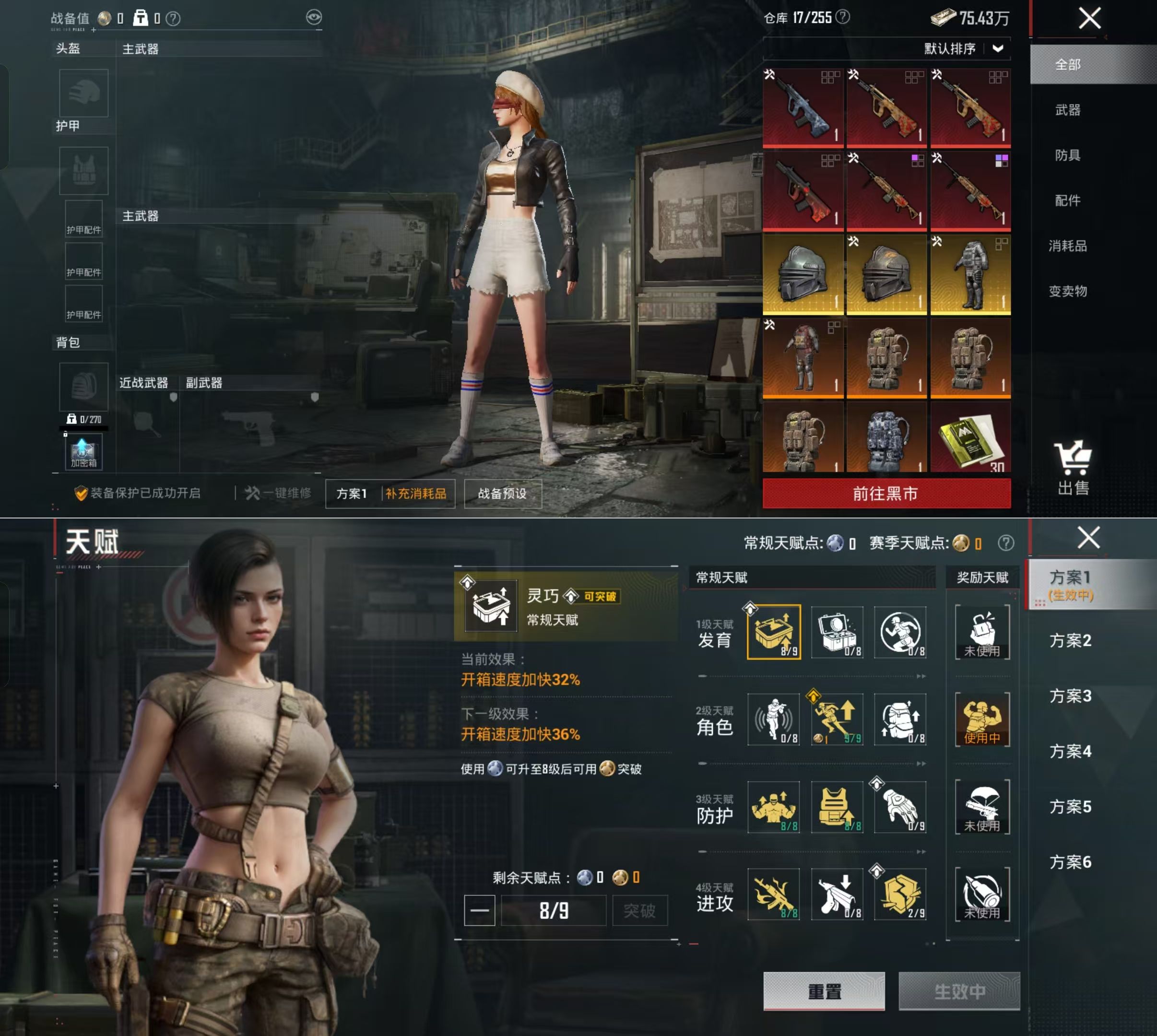This screenshot has width=1157, height=1036.
Task: Open the 变卖物 sellables category
Action: (x=1068, y=292)
